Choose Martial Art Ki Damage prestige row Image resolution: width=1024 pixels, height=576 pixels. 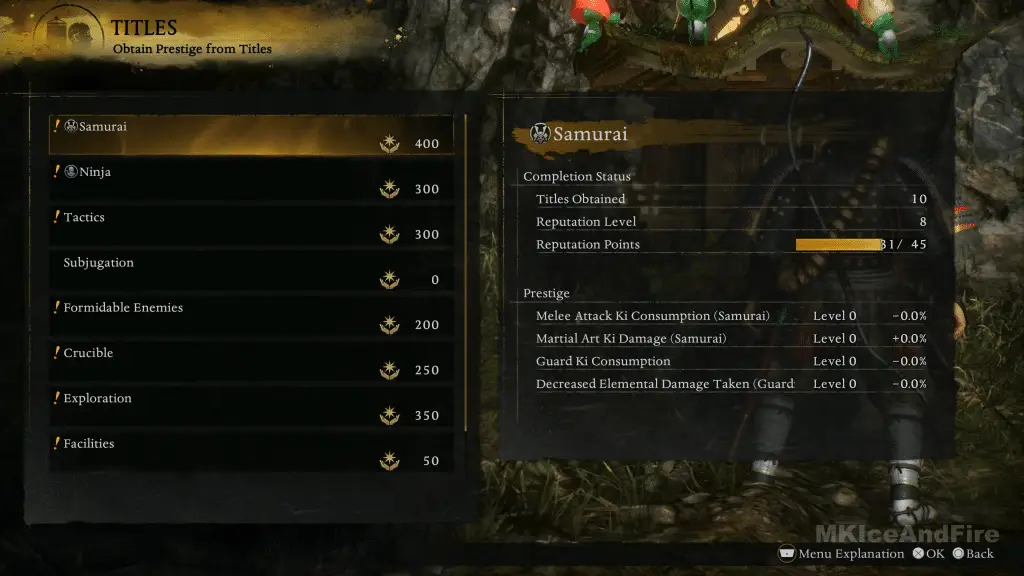tap(730, 339)
